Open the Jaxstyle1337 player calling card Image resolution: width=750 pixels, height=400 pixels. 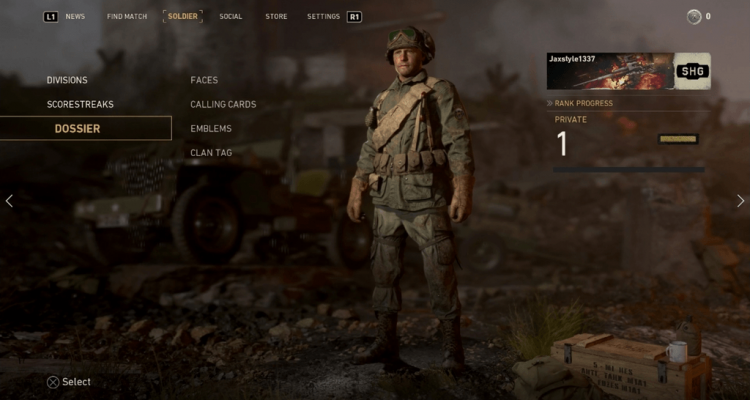pos(610,71)
